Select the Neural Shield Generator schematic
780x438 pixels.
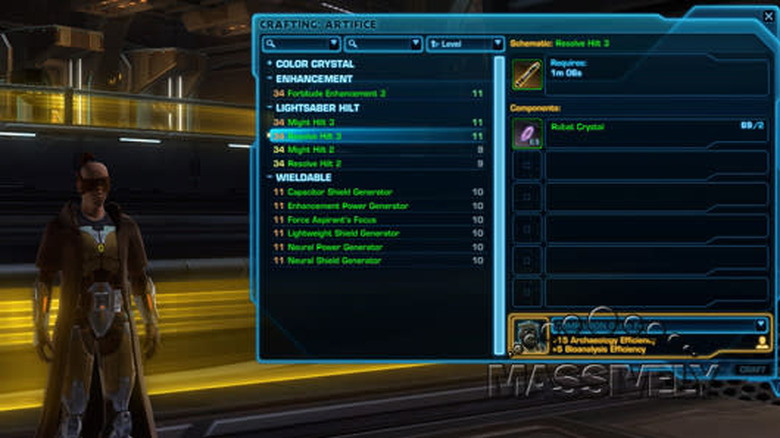tap(334, 261)
